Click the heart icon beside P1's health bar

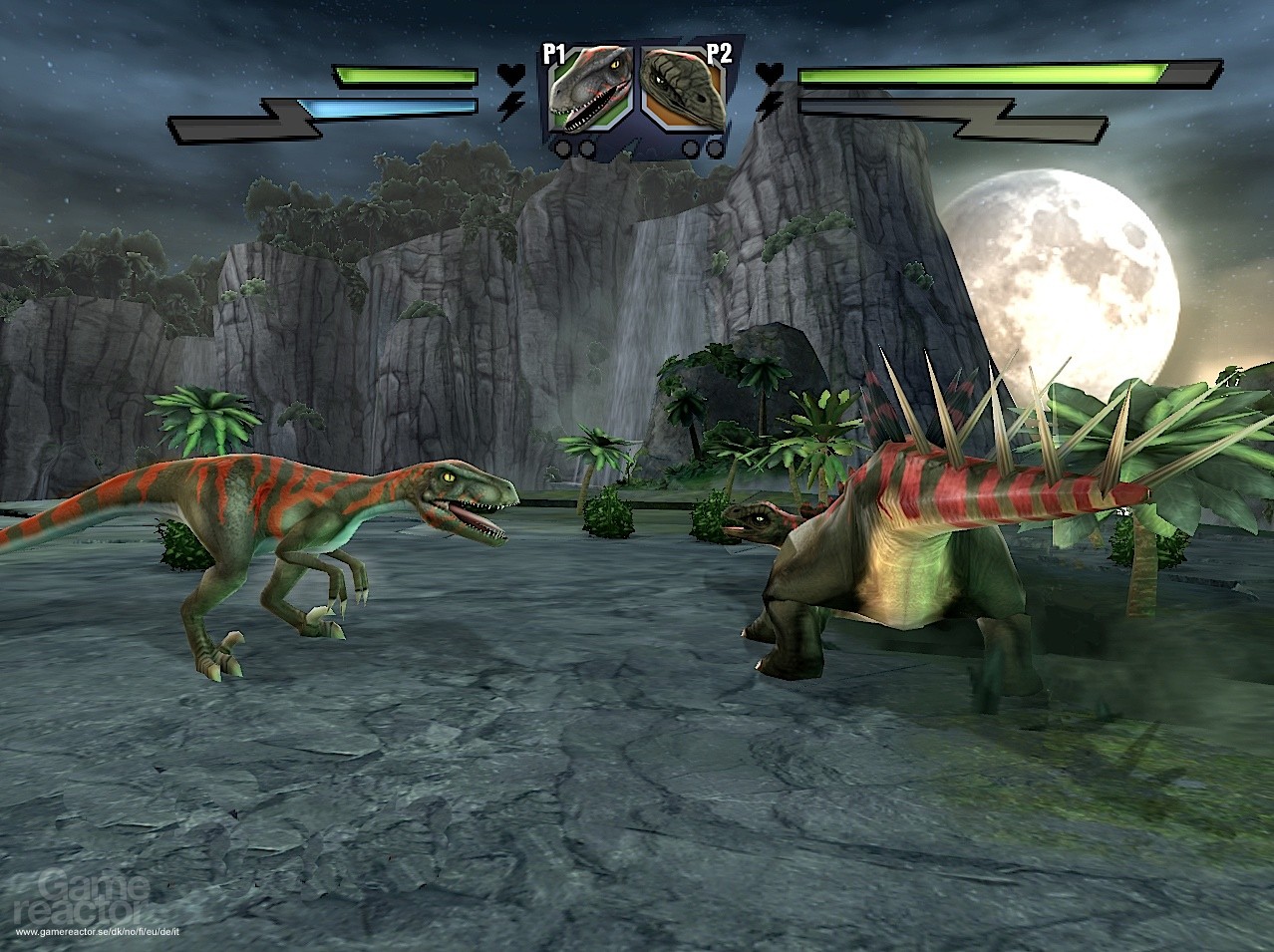click(x=510, y=74)
